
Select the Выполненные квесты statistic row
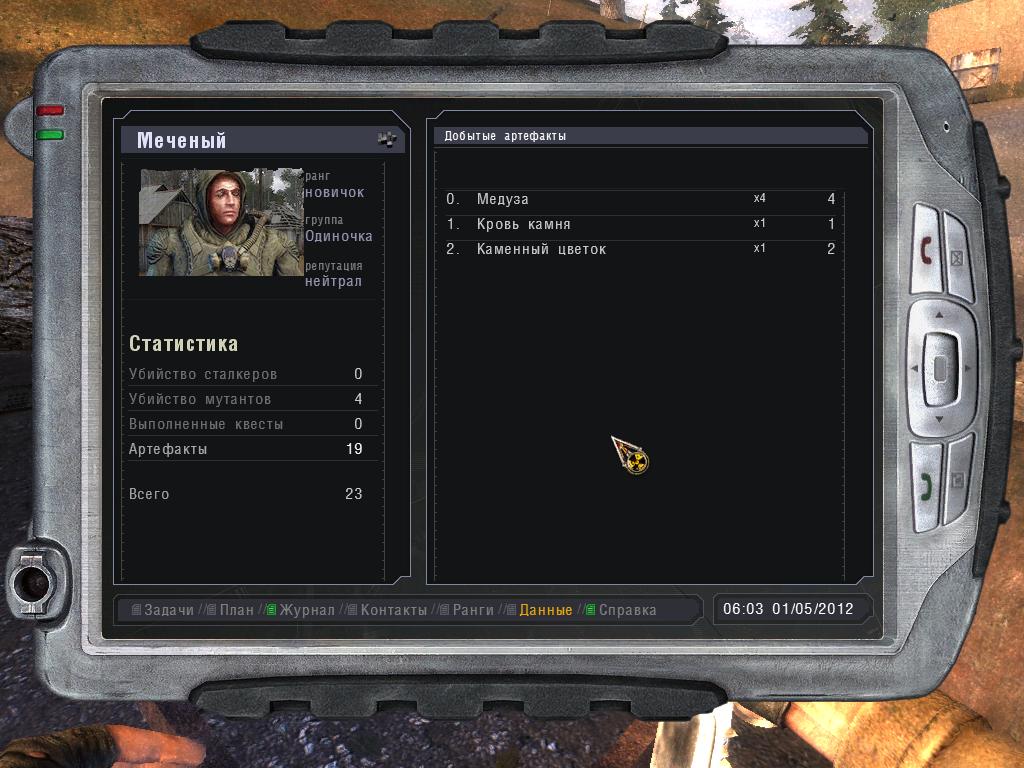(x=245, y=424)
